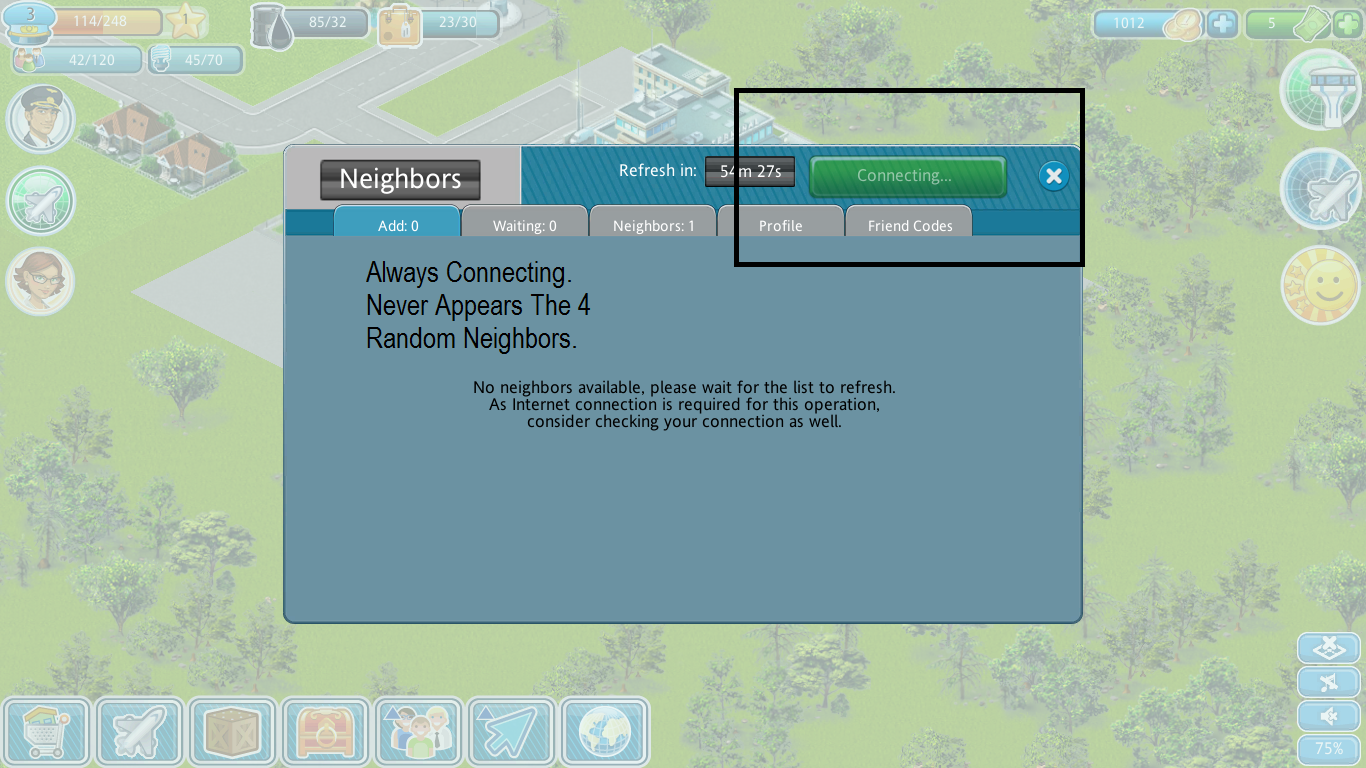
Task: Buy more green cash with plus
Action: [x=1346, y=23]
